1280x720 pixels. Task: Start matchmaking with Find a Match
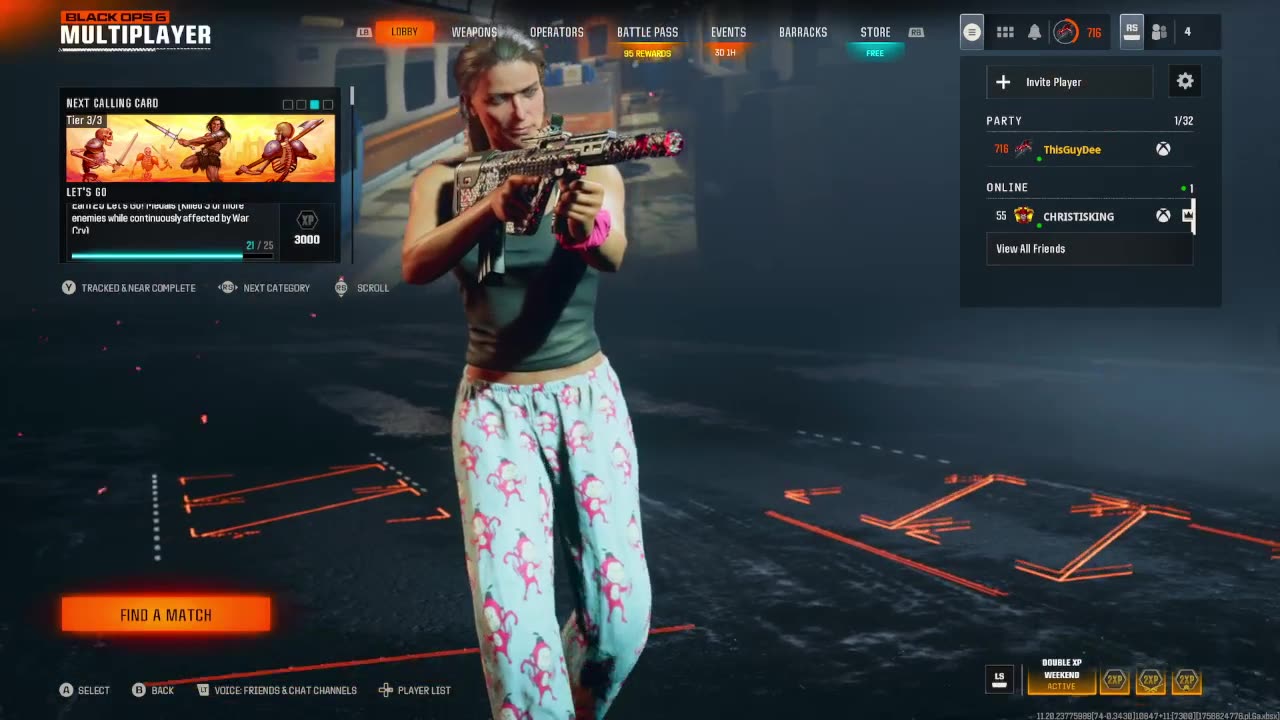click(x=166, y=615)
